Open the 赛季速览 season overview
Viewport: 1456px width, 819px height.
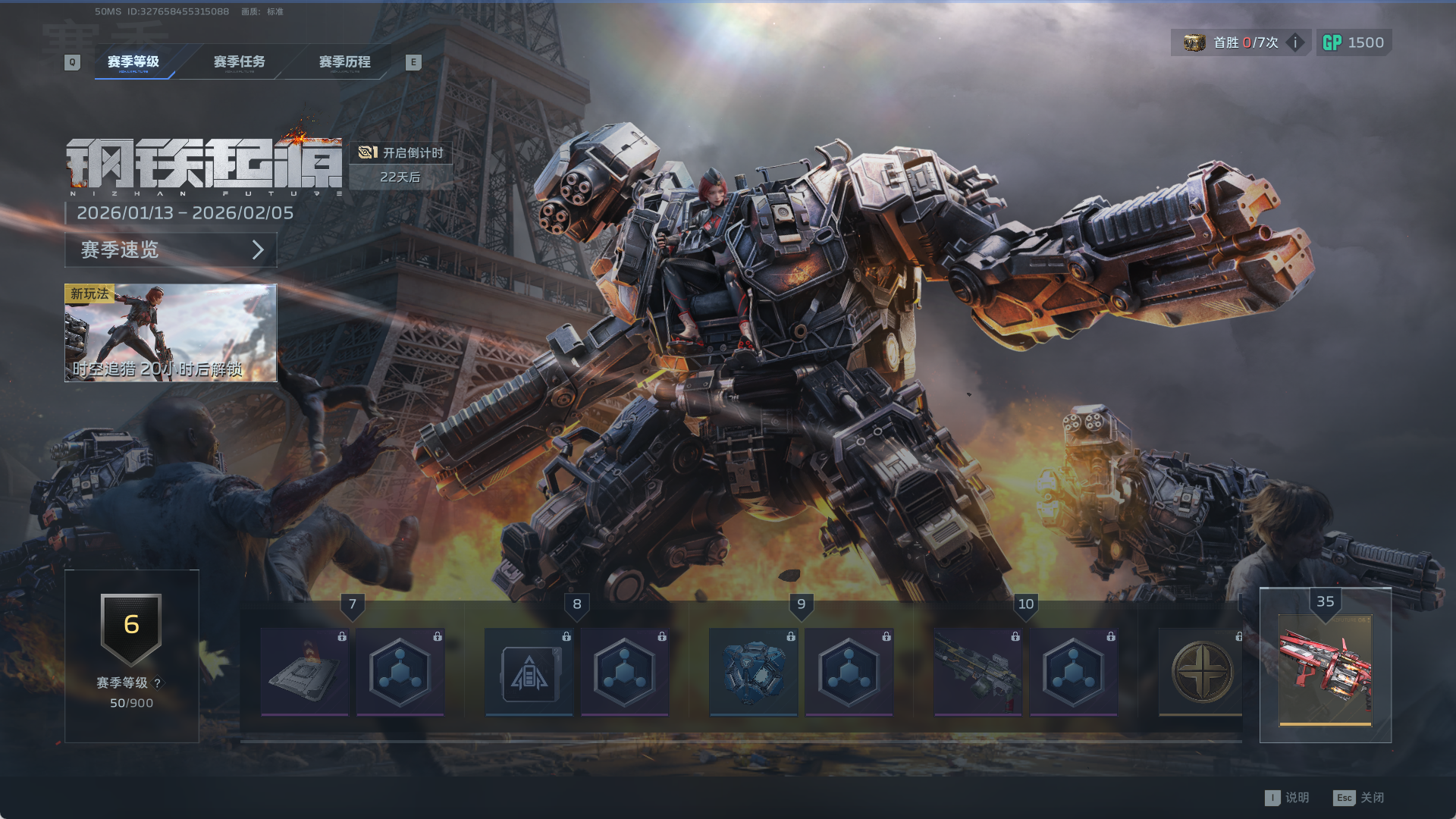(x=171, y=249)
